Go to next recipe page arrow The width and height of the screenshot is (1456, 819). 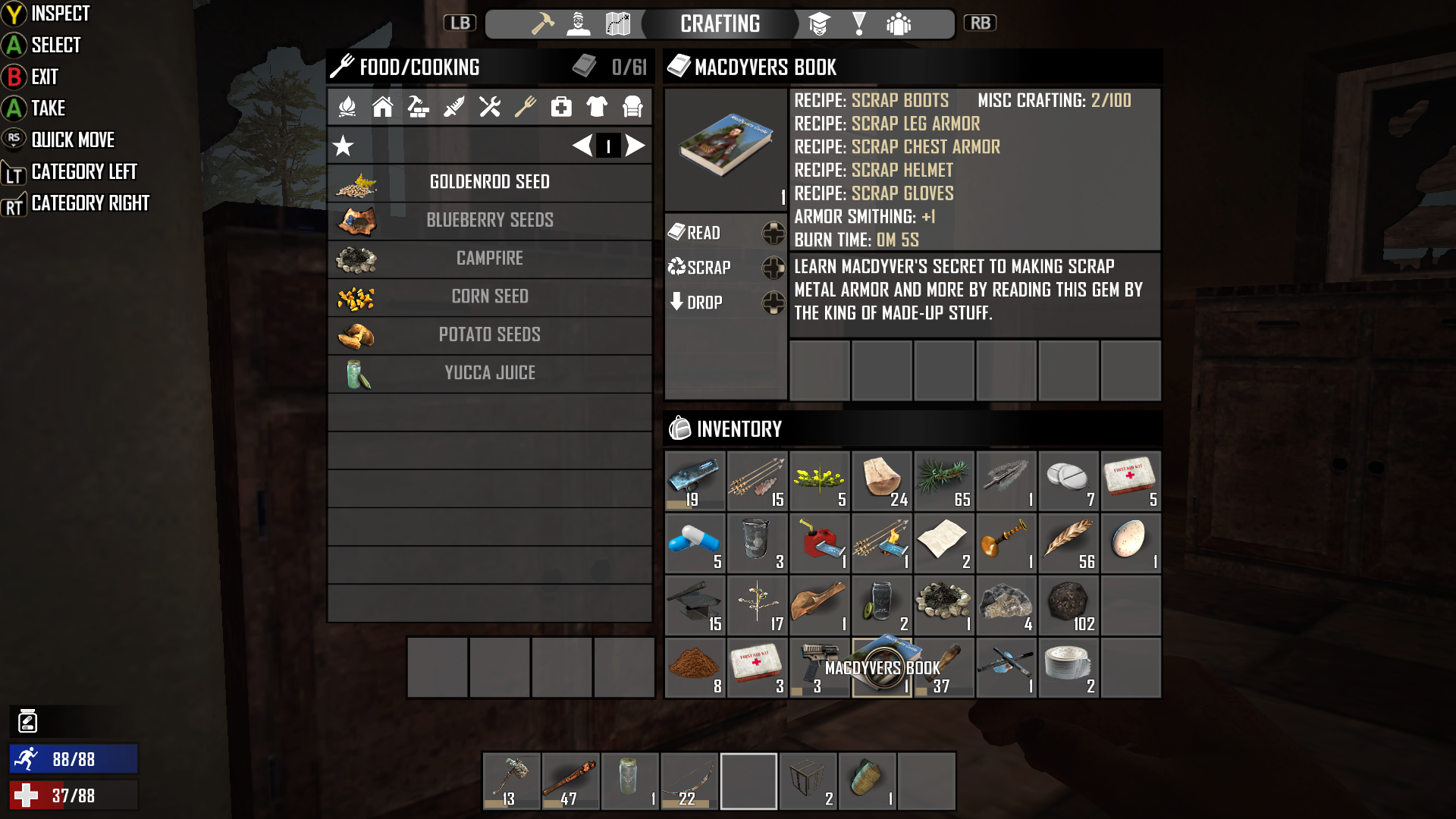[635, 146]
